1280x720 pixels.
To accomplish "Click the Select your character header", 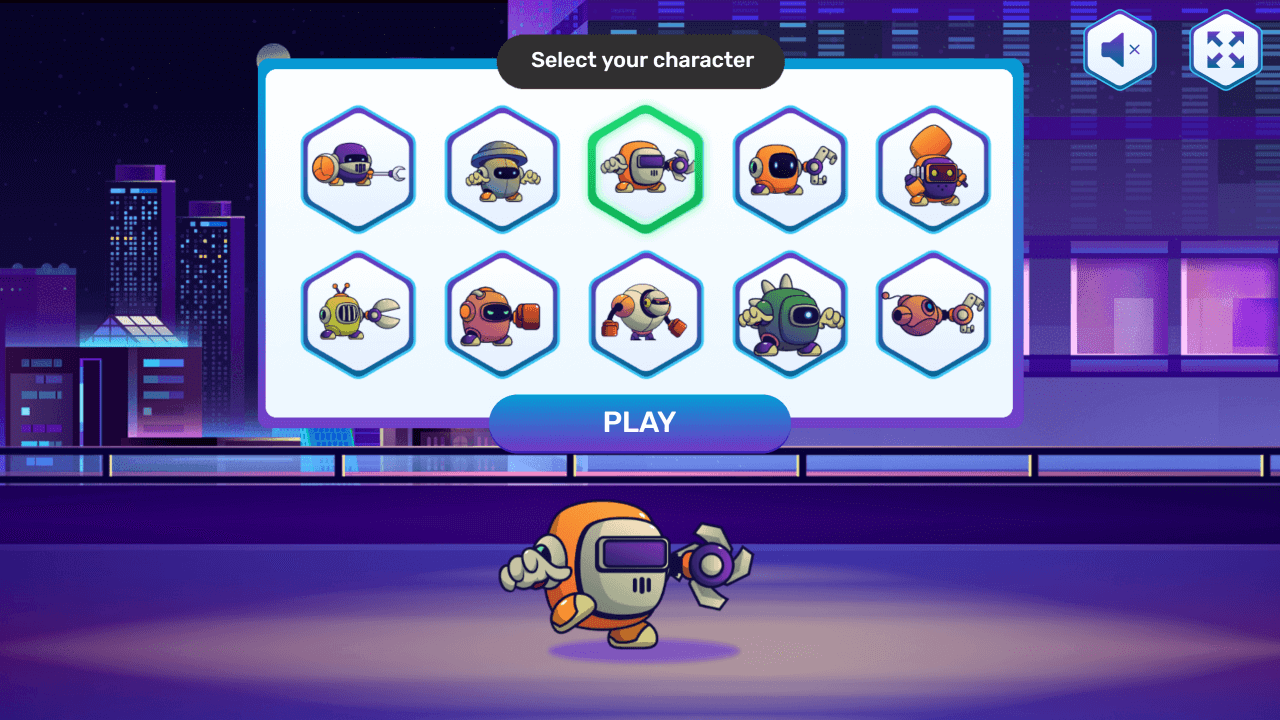I will coord(640,60).
